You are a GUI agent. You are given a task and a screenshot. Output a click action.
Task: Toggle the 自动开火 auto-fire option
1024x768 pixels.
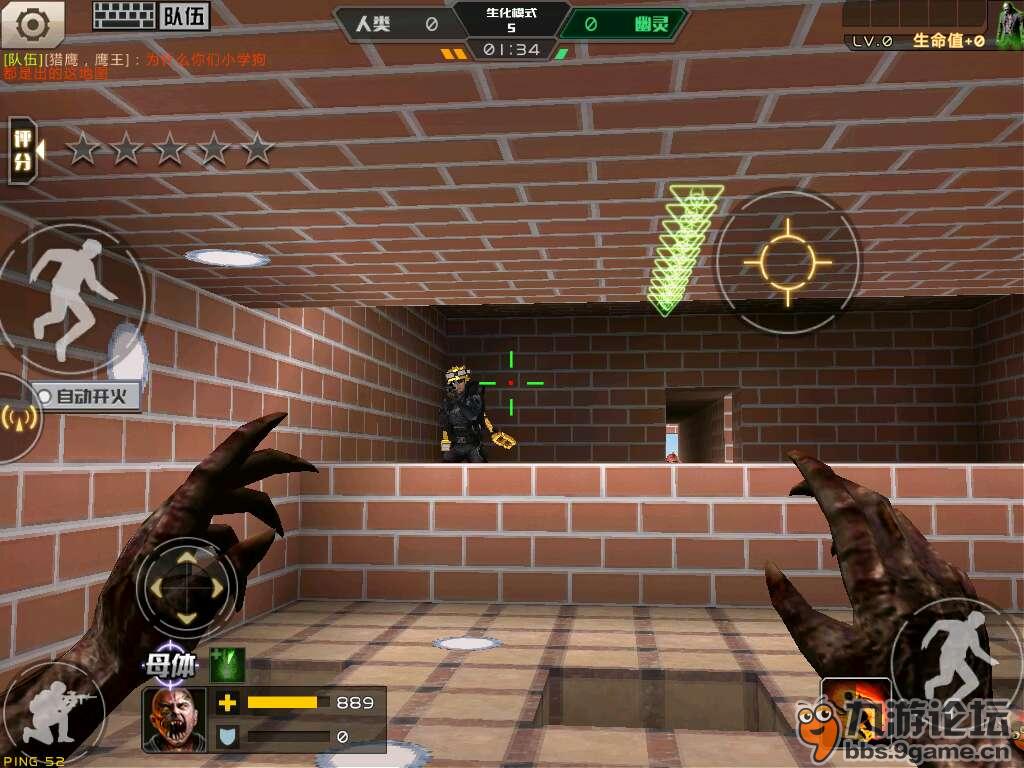click(87, 396)
